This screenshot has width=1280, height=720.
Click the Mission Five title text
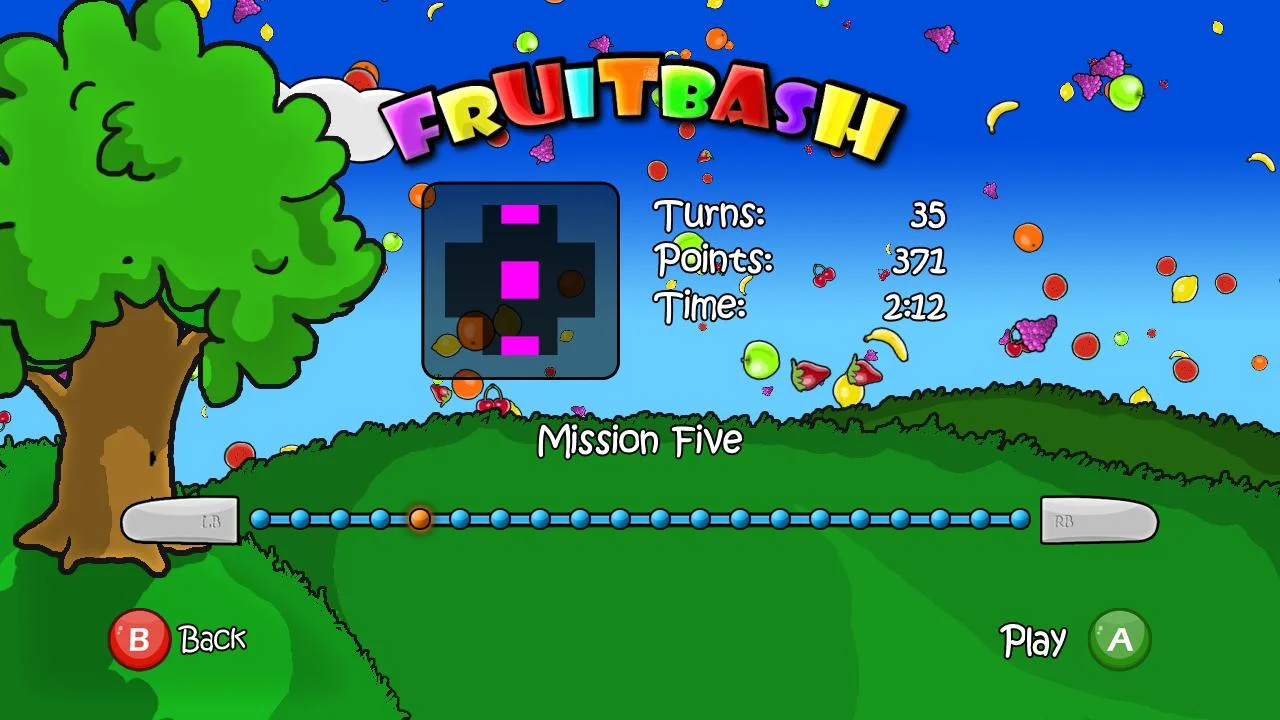click(640, 440)
